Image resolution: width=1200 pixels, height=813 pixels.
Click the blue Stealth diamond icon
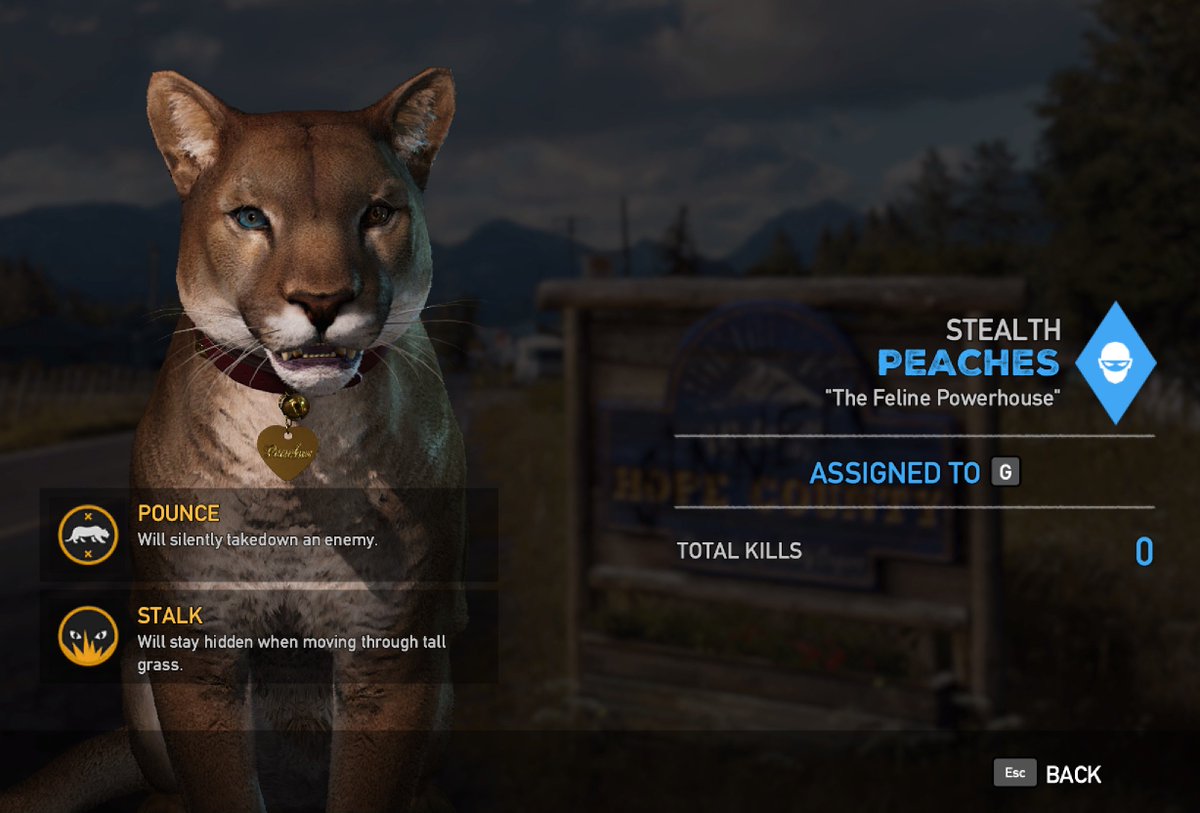tap(1115, 363)
